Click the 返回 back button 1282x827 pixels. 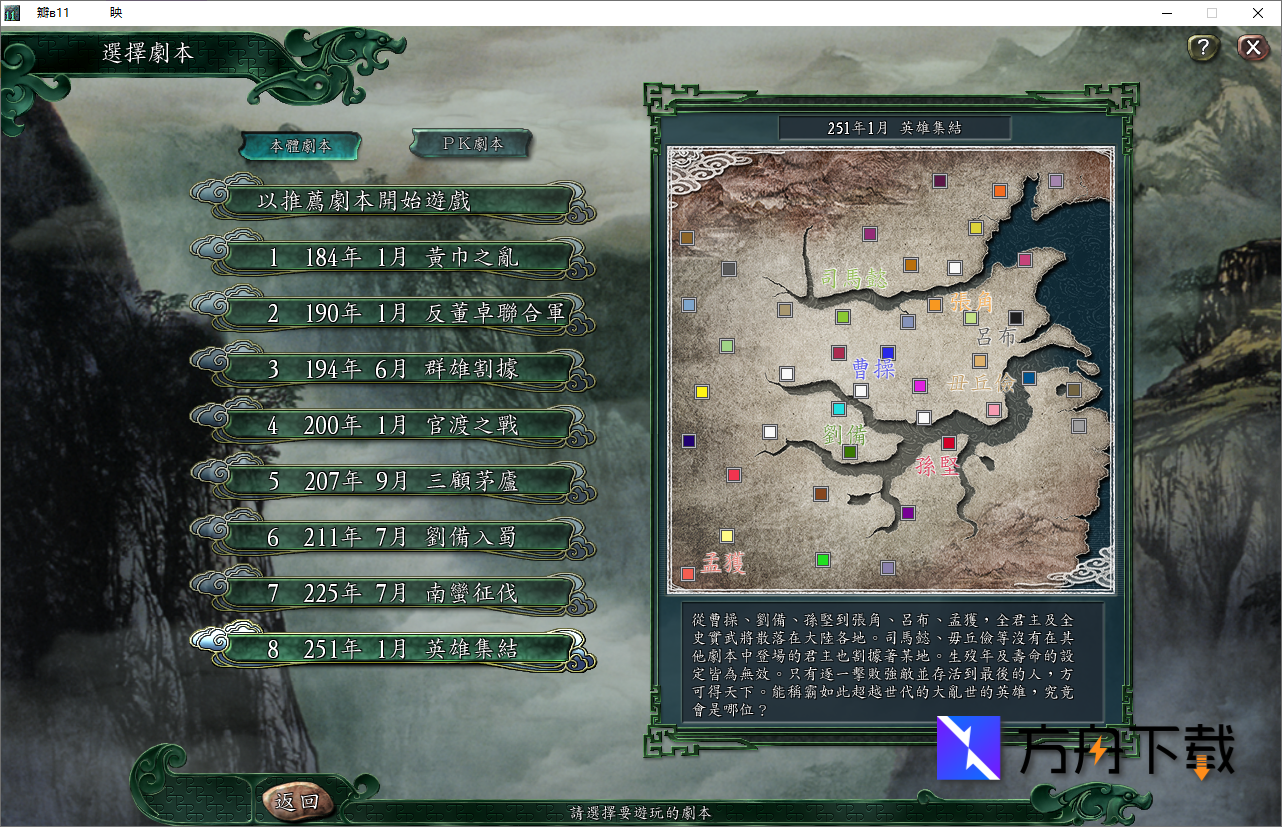click(x=296, y=801)
